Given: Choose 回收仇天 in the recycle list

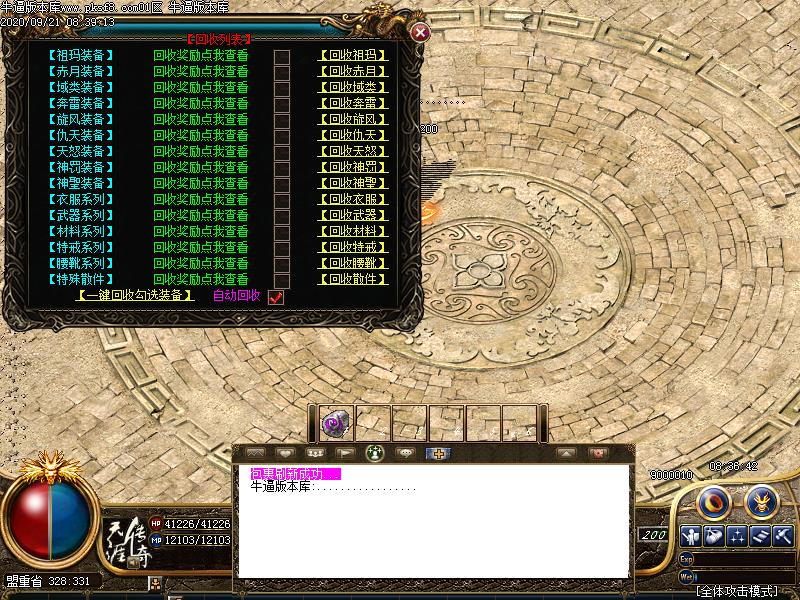Looking at the screenshot, I should click(353, 136).
